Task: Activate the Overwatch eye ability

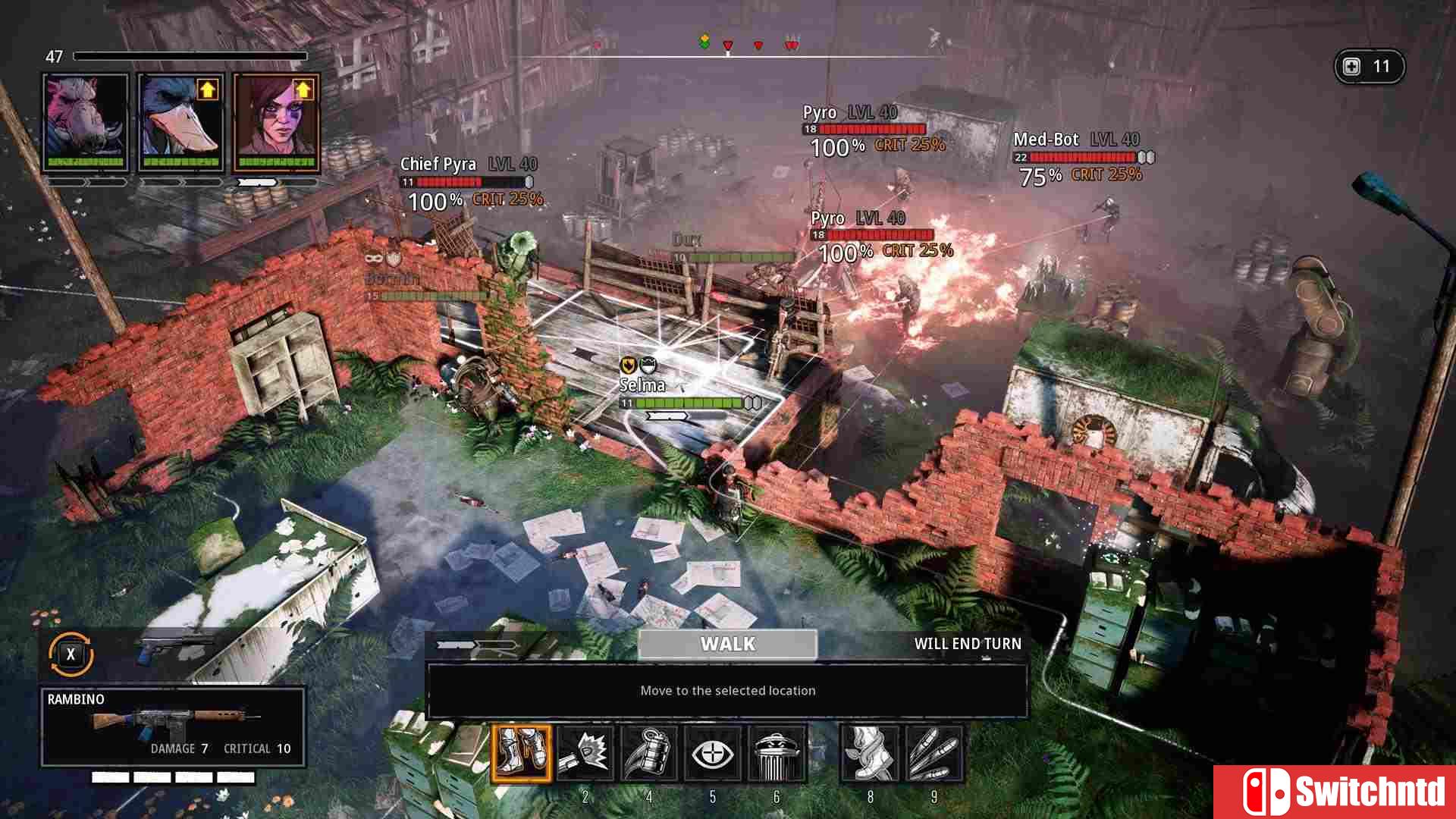Action: tap(712, 753)
